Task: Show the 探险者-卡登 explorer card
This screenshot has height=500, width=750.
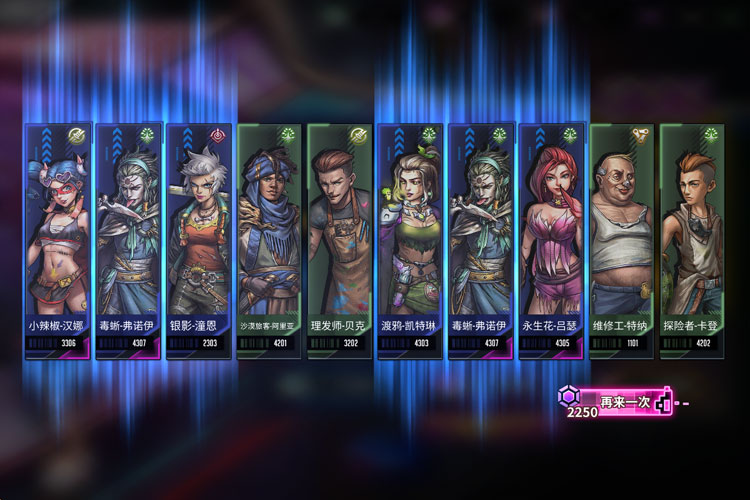Action: click(x=692, y=240)
